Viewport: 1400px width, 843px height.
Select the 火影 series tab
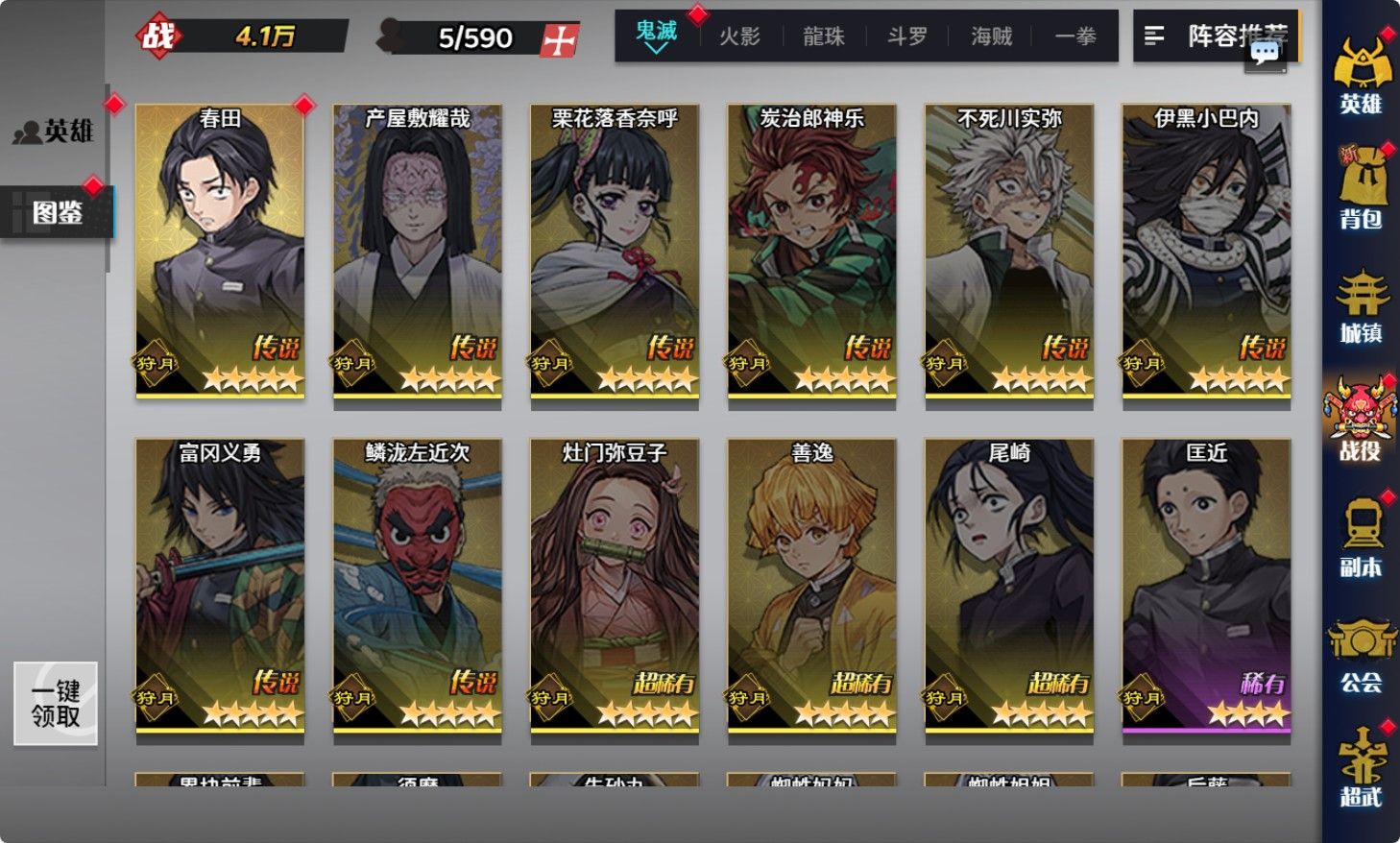tap(739, 36)
